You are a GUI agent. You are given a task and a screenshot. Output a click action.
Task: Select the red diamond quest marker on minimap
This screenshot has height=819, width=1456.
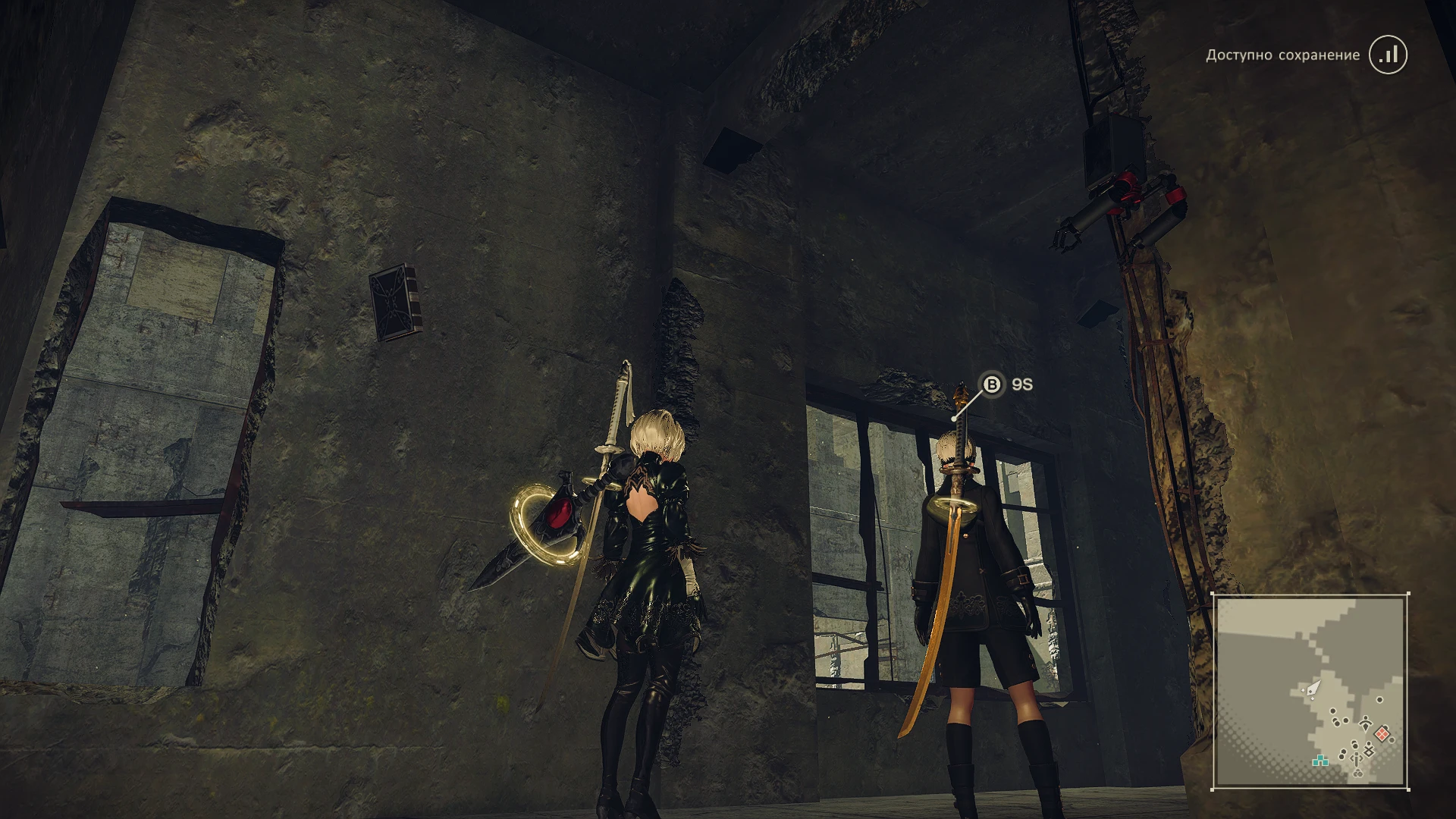point(1382,733)
